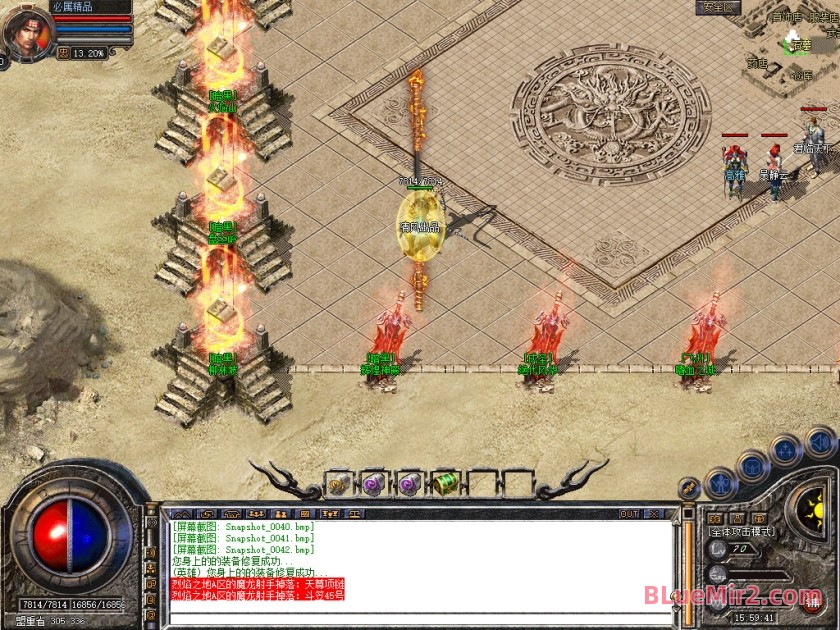Close the chat panel with the X button
840x630 pixels.
click(x=656, y=514)
